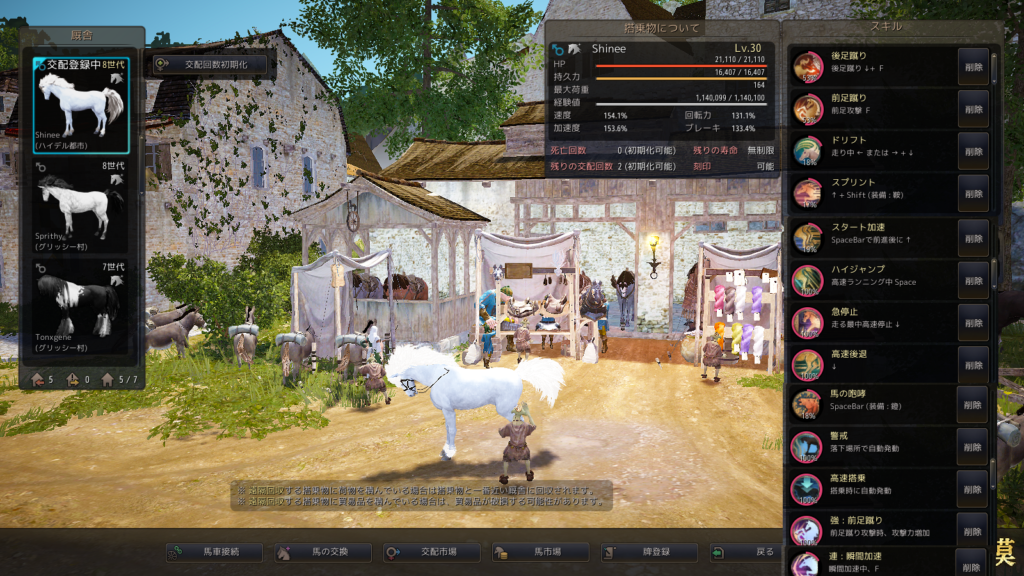The image size is (1024, 576).
Task: Delete the 後足蹴り skill
Action: [x=972, y=66]
